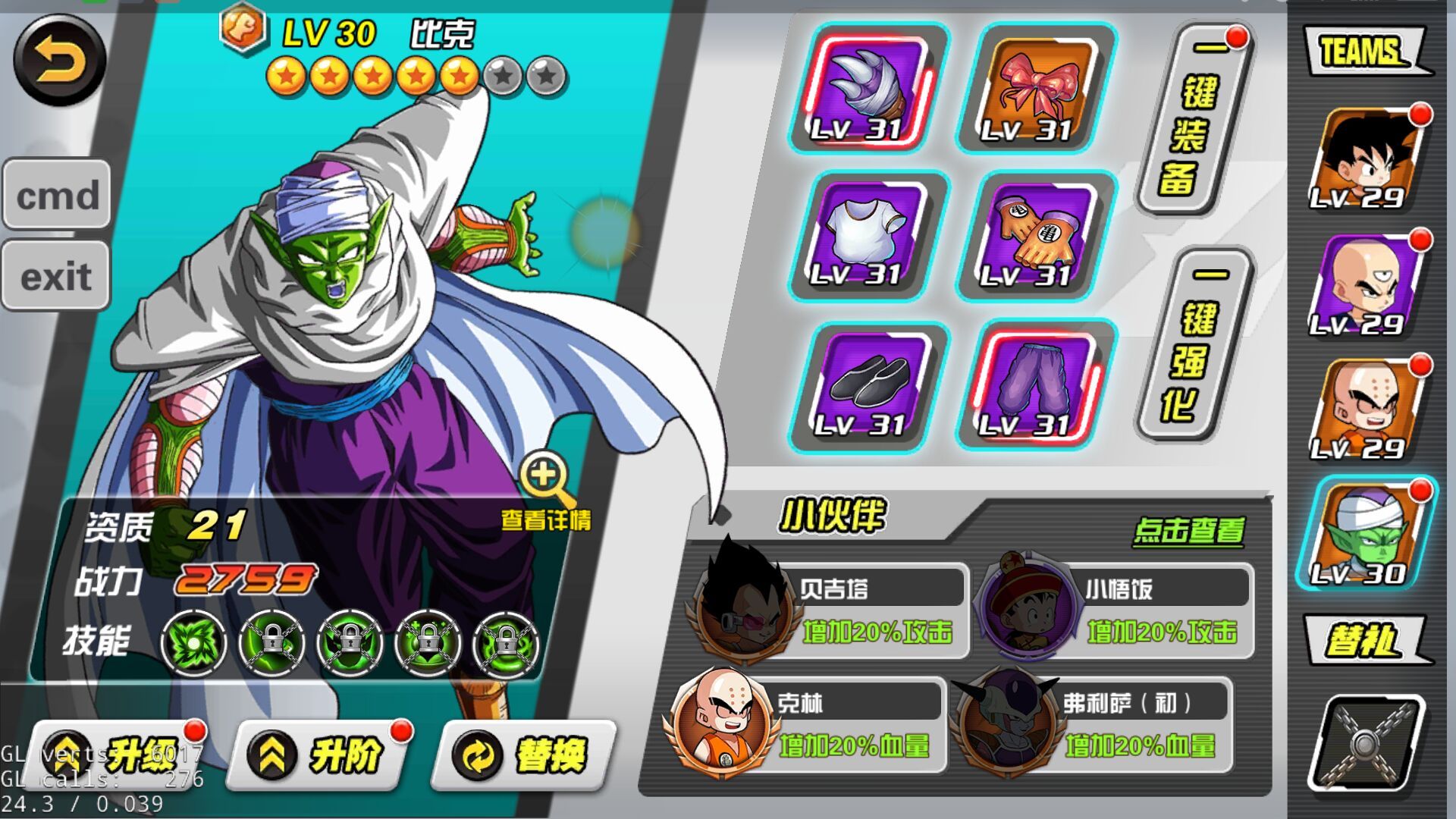The image size is (1456, 819).
Task: Select the pink ribbon bow equipment slot
Action: 1037,89
